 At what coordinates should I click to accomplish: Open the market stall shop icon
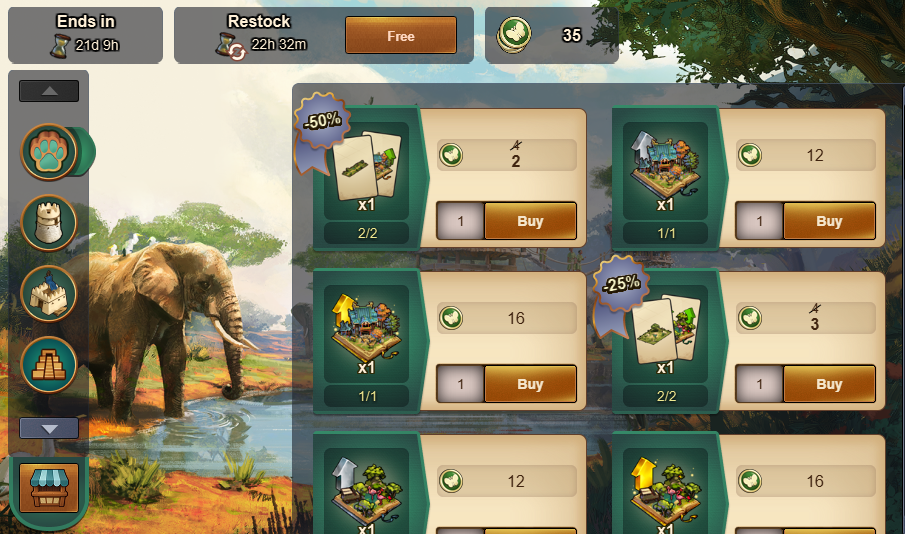(x=49, y=487)
